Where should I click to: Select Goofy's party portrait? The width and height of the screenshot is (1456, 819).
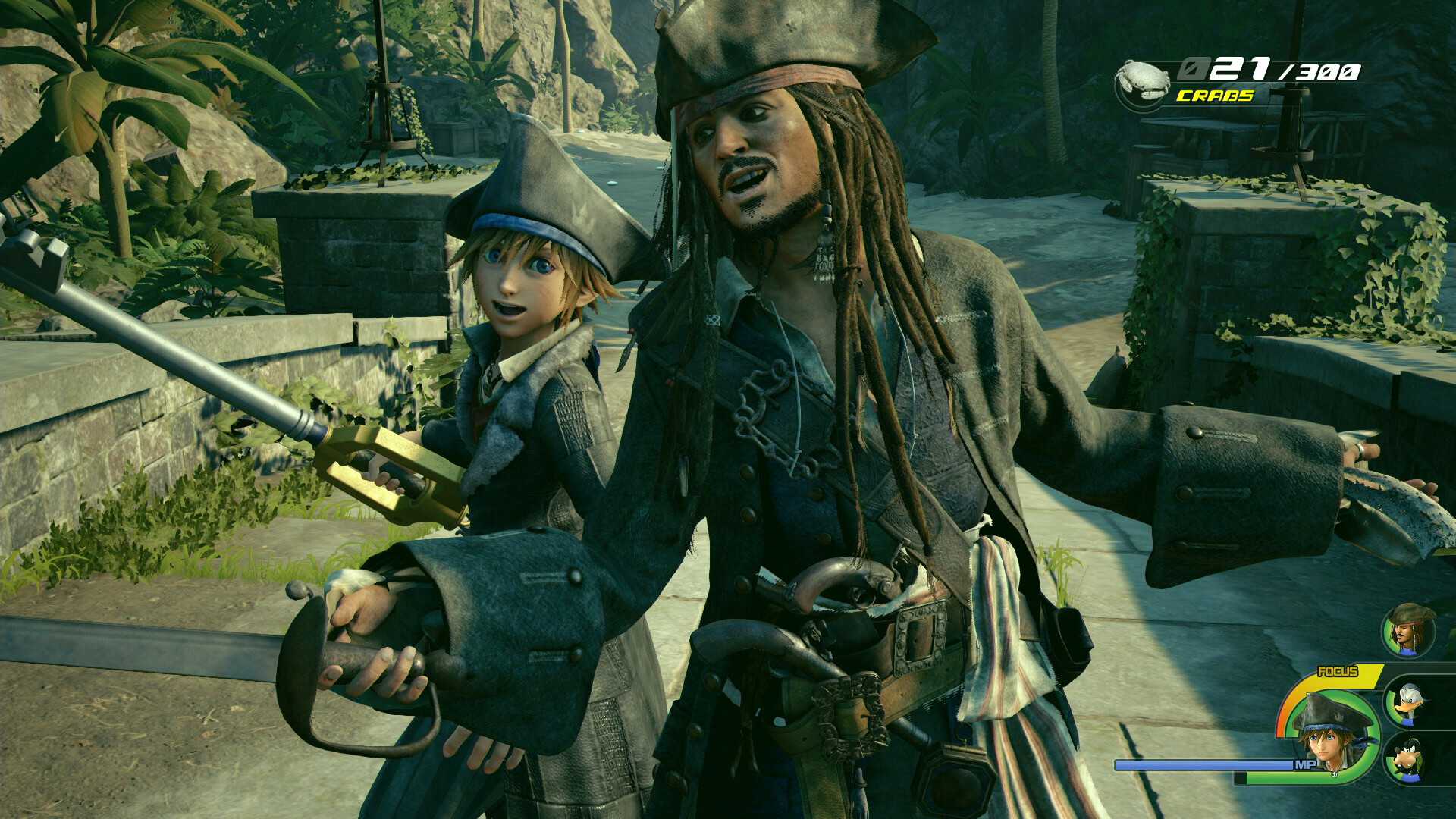(1410, 759)
